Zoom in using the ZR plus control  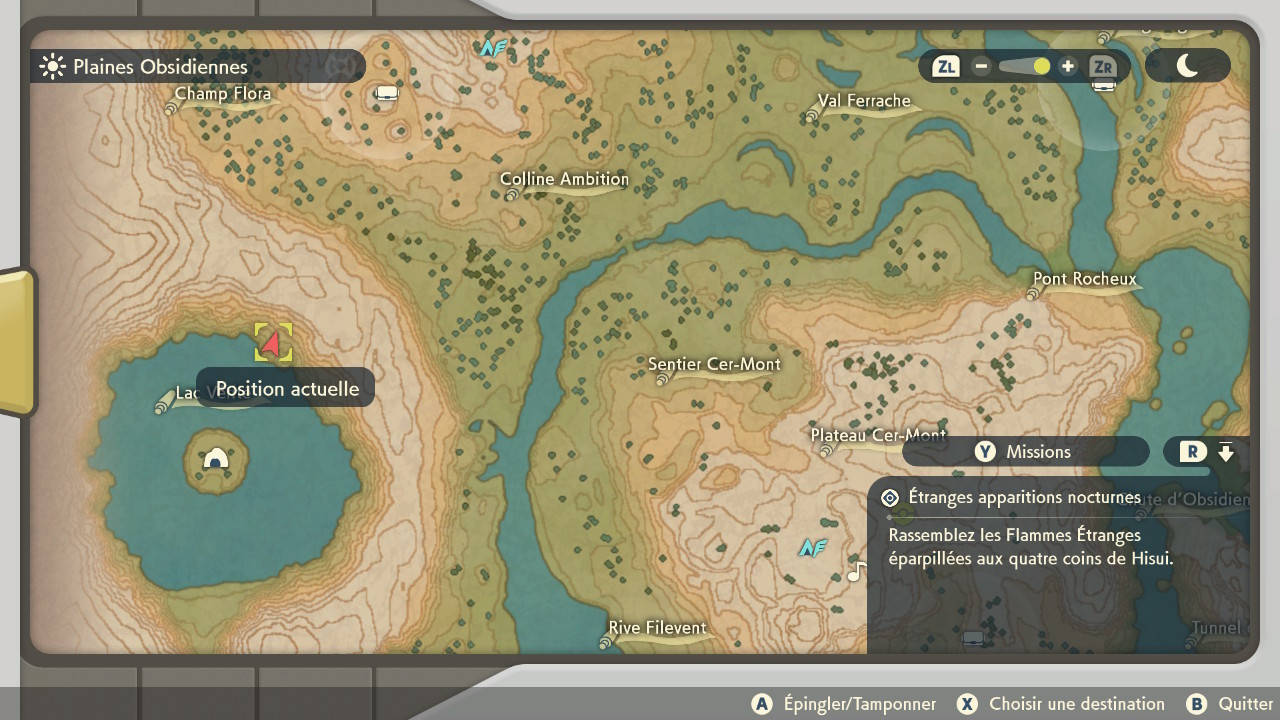click(x=1067, y=66)
